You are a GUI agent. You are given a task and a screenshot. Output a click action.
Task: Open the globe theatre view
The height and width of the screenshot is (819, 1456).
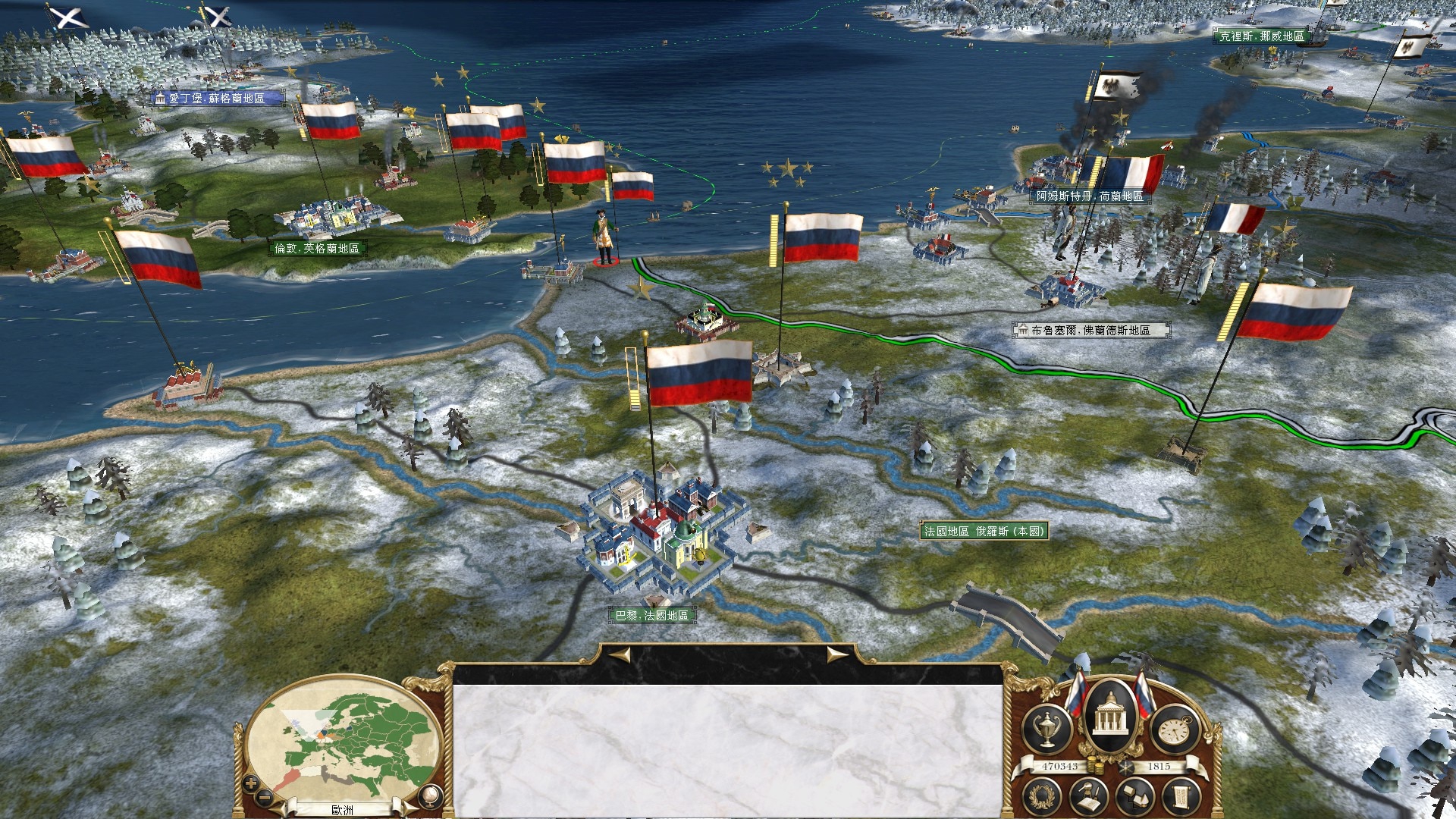tap(429, 795)
